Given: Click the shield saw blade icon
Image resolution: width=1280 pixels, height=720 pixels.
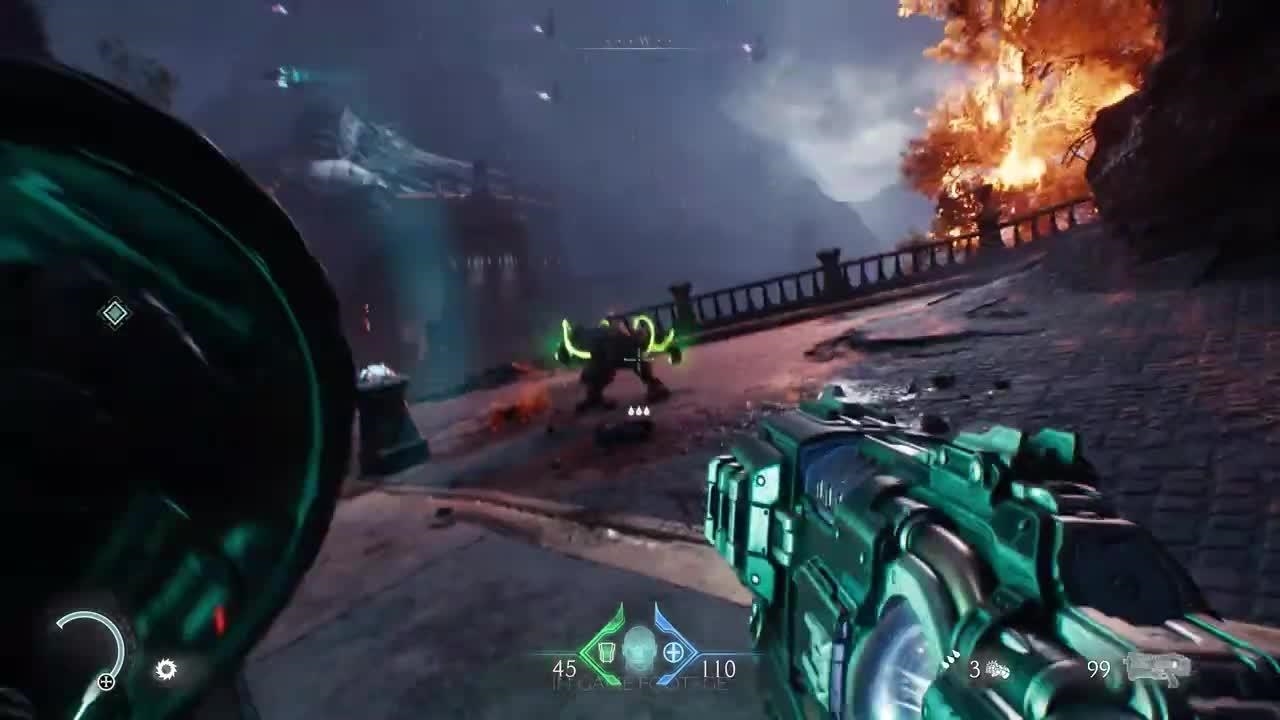Looking at the screenshot, I should point(166,669).
